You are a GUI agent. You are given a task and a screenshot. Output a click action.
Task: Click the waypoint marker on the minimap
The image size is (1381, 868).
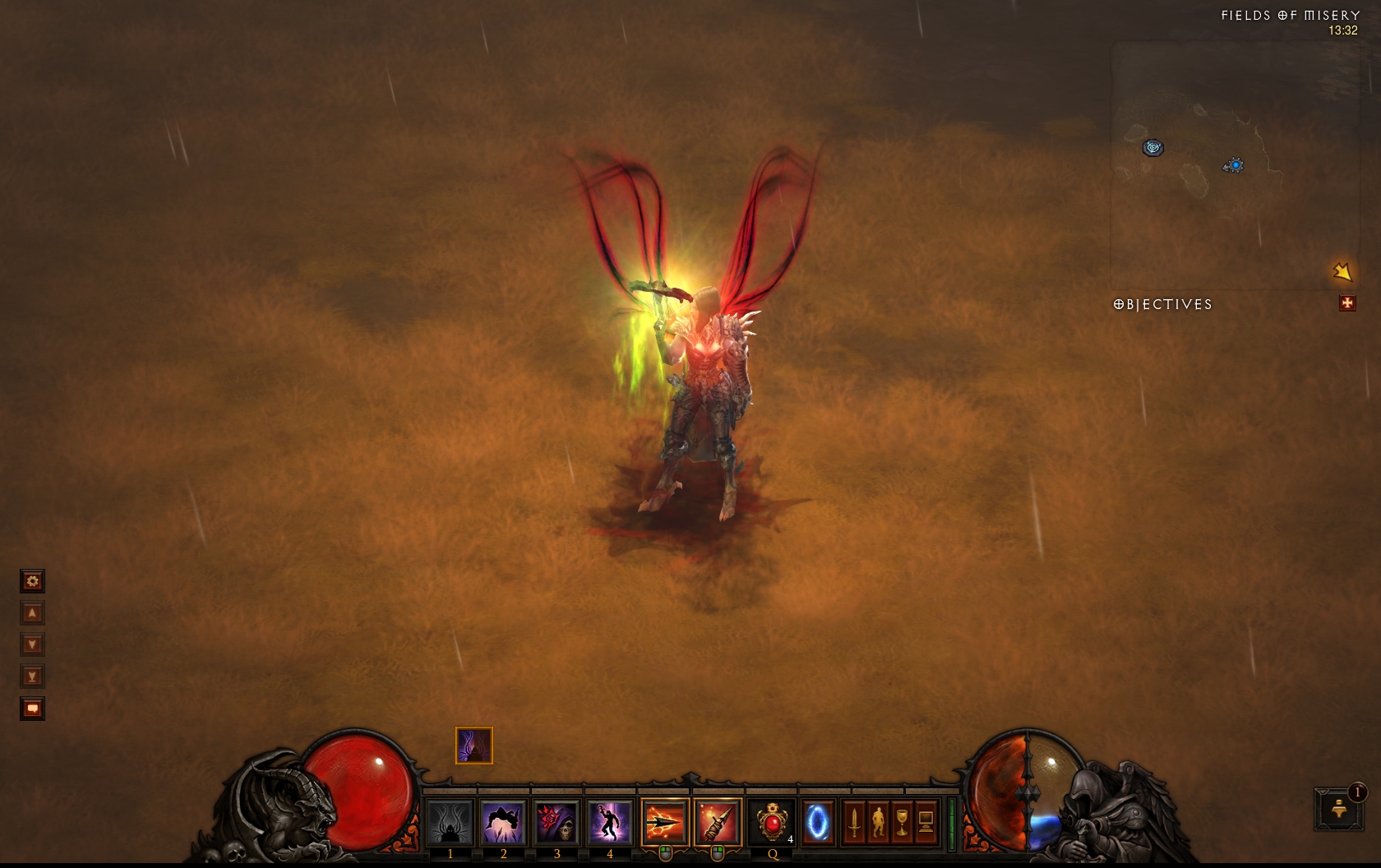[1153, 148]
